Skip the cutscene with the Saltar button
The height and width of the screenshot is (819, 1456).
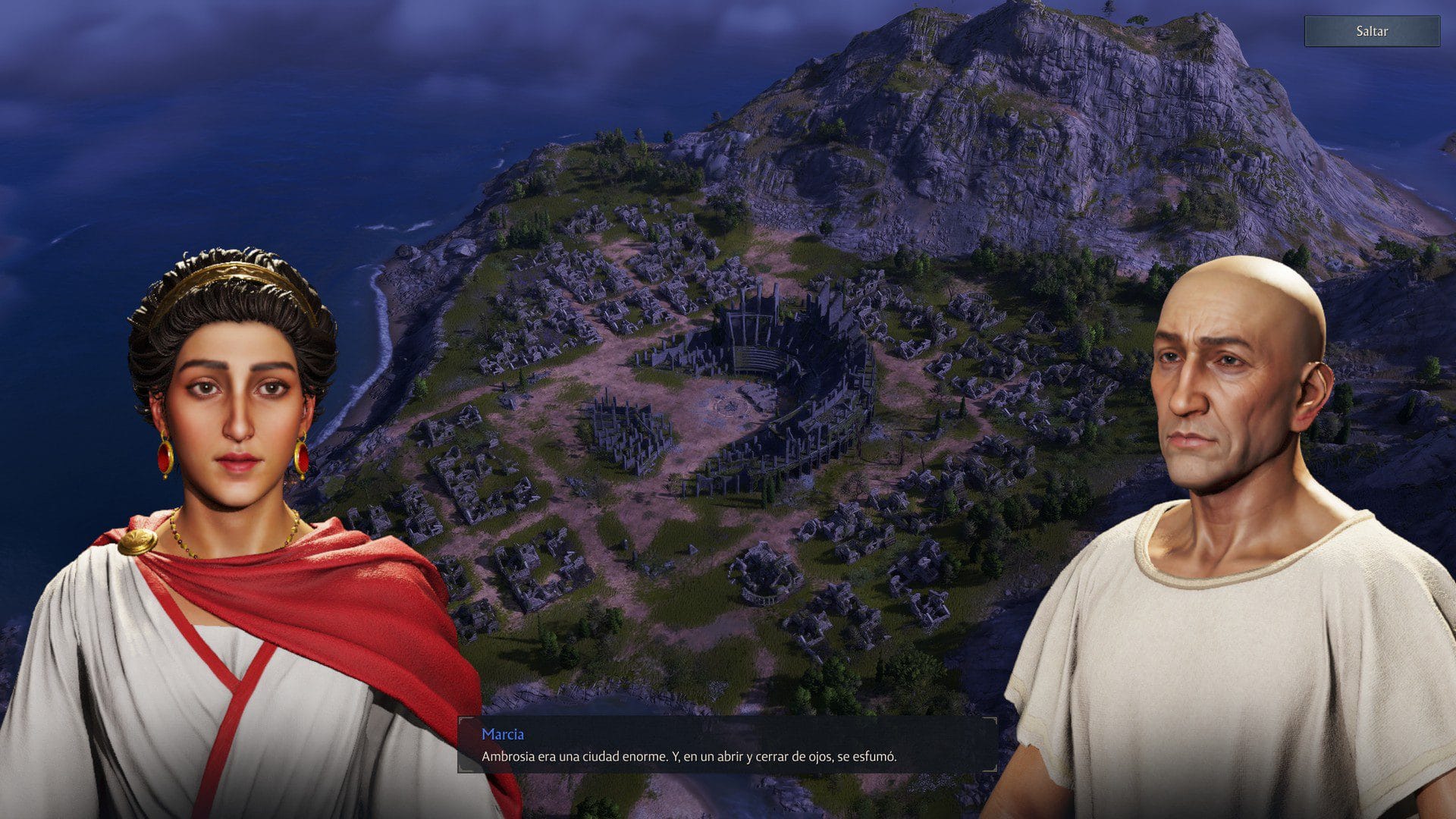pos(1371,31)
